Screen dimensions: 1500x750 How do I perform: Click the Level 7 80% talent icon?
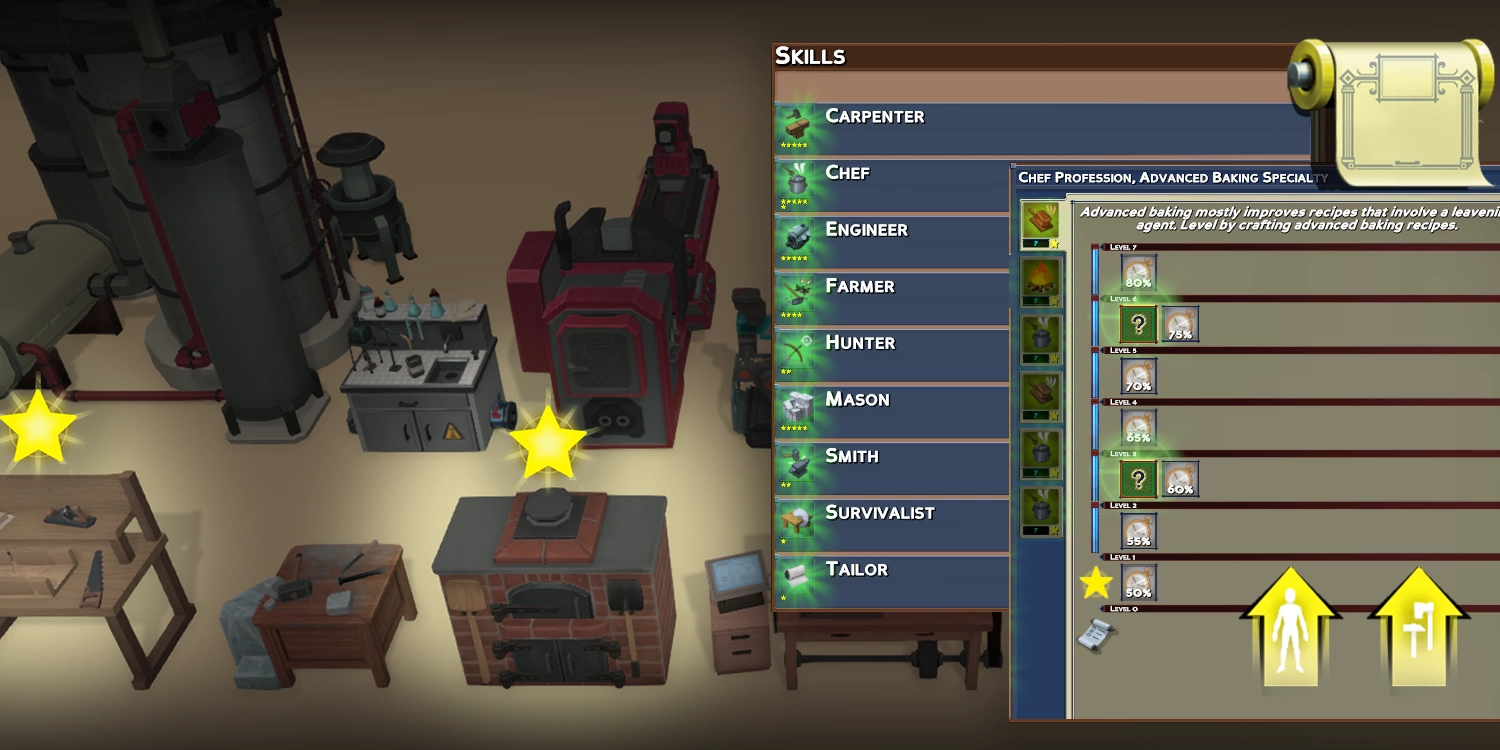coord(1138,272)
